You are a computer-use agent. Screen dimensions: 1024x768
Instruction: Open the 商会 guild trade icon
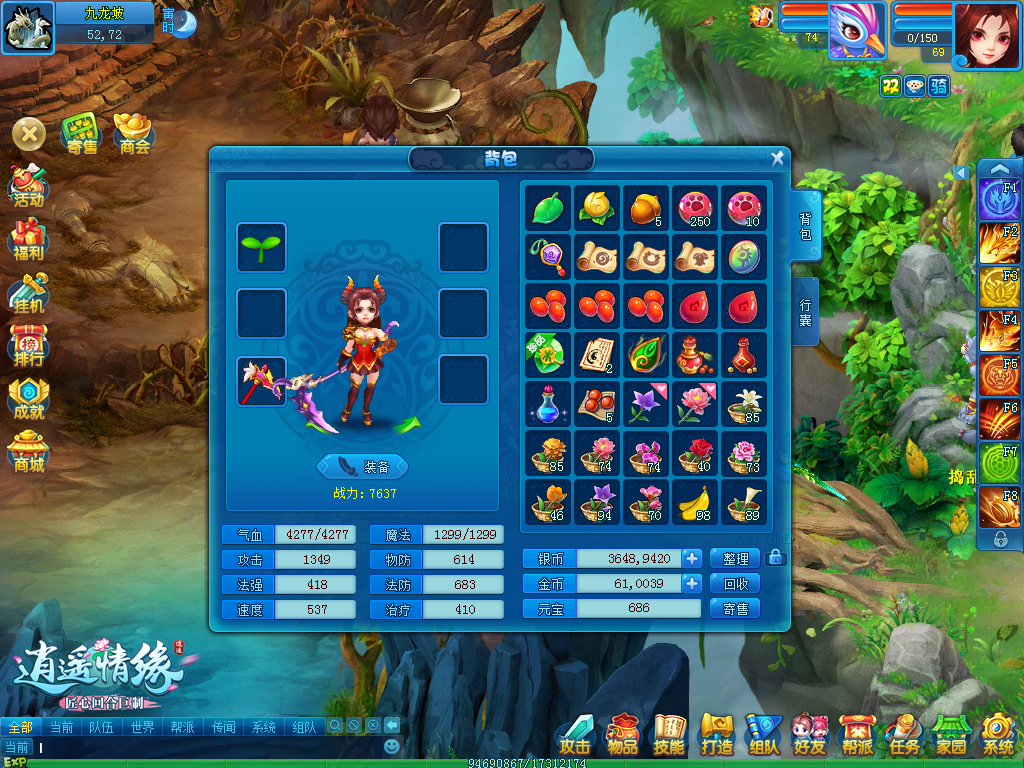point(134,134)
